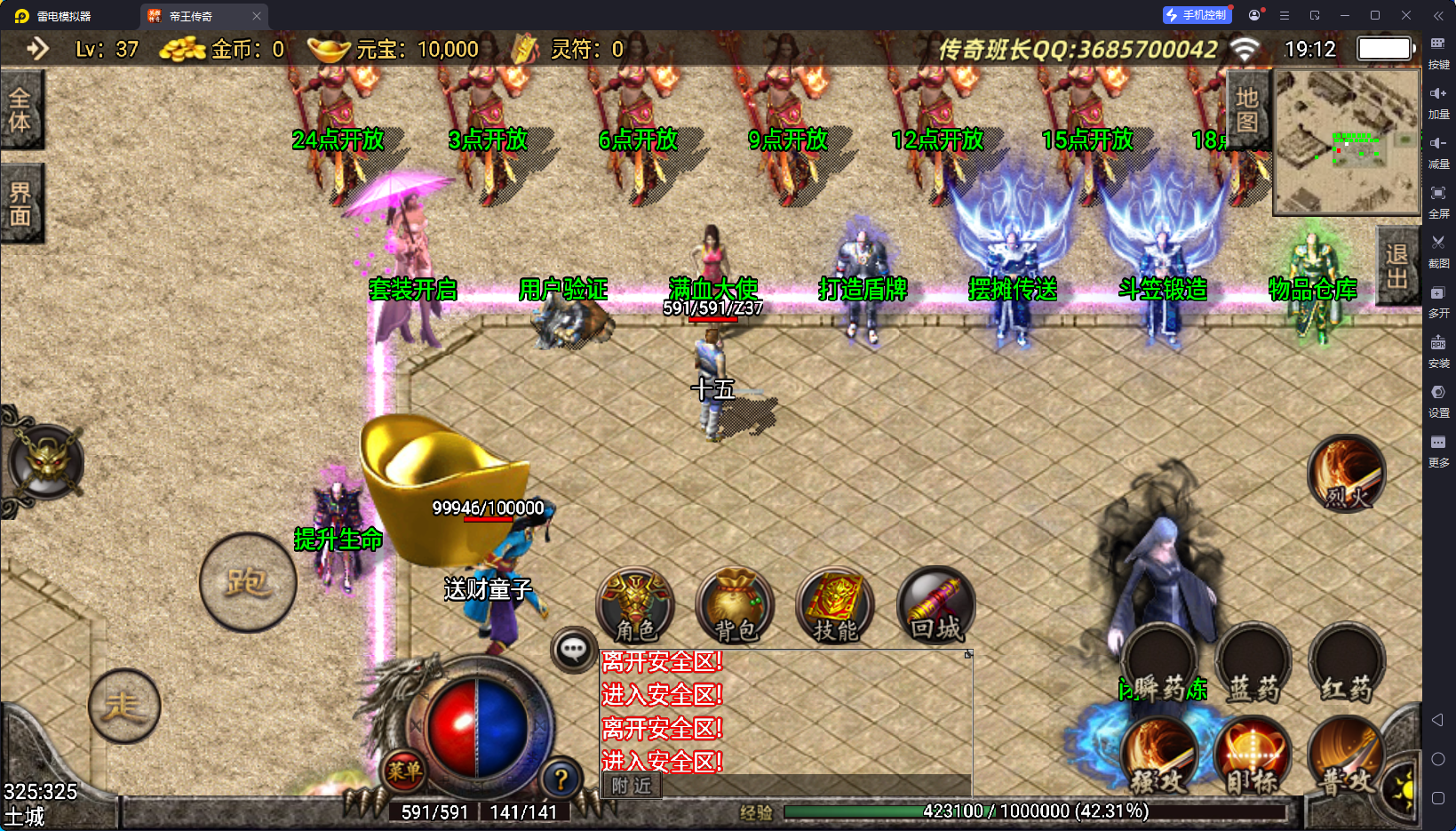Screen dimensions: 1456x831
Task: Close the 帝王传奇 emulator tab
Action: (257, 16)
